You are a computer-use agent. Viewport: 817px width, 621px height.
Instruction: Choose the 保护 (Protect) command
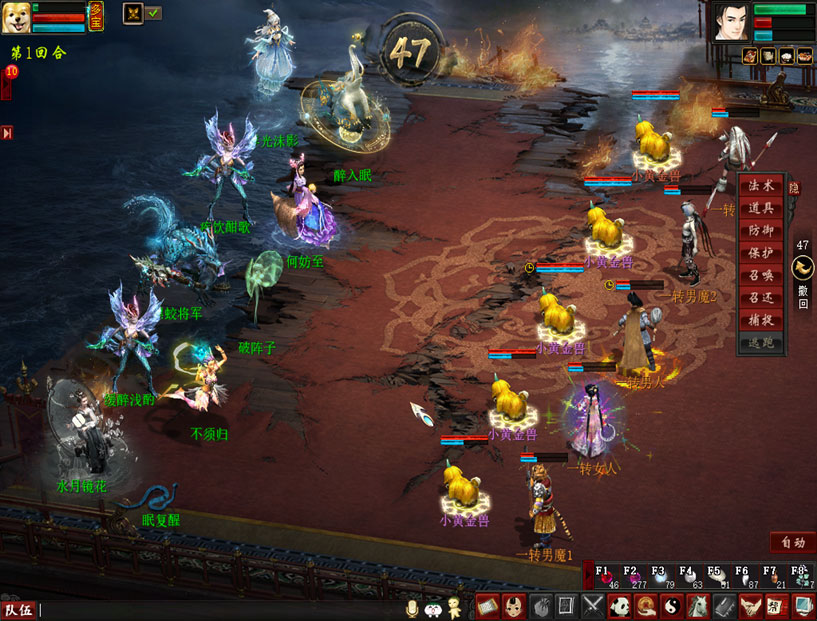point(761,252)
